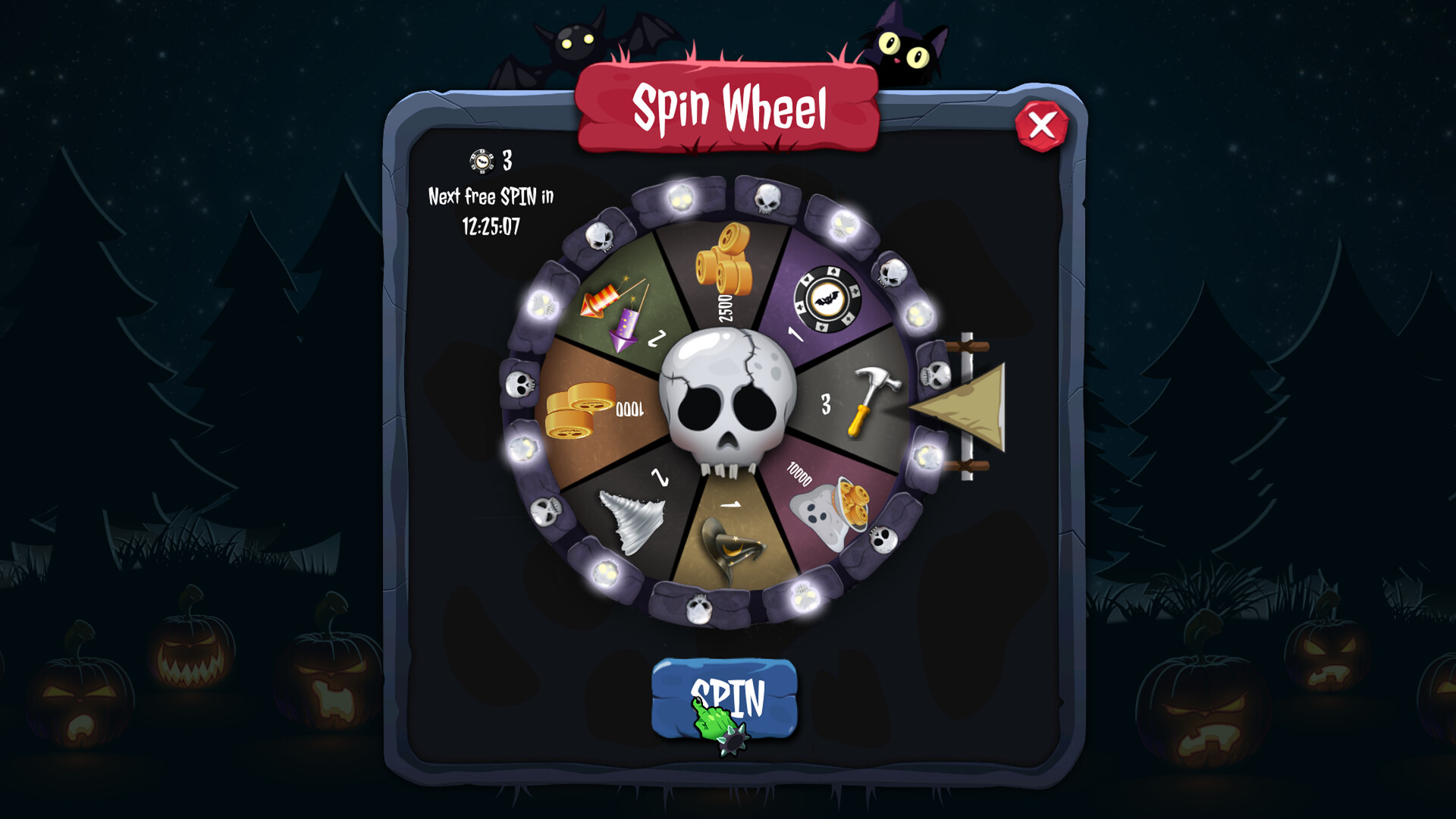Click the glowing skull light on wheel rim

680,199
